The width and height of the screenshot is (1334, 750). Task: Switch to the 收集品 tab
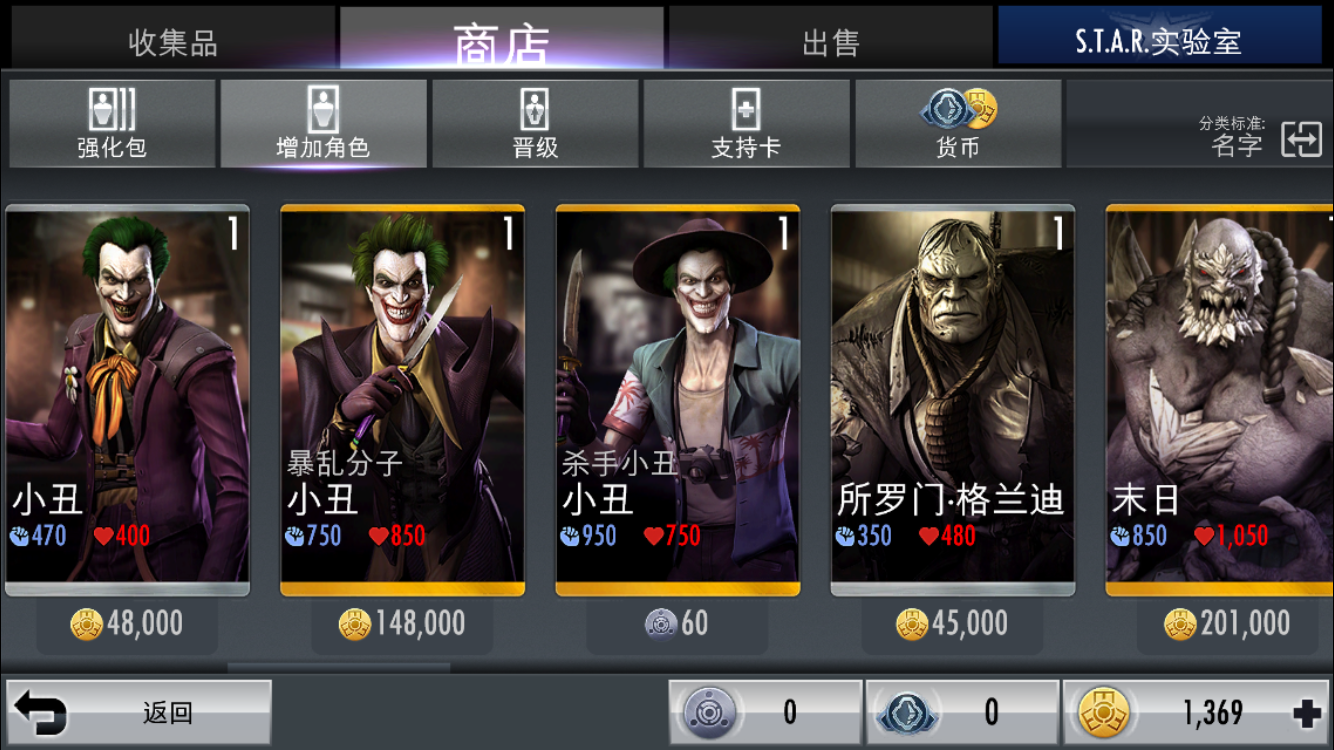pyautogui.click(x=172, y=42)
